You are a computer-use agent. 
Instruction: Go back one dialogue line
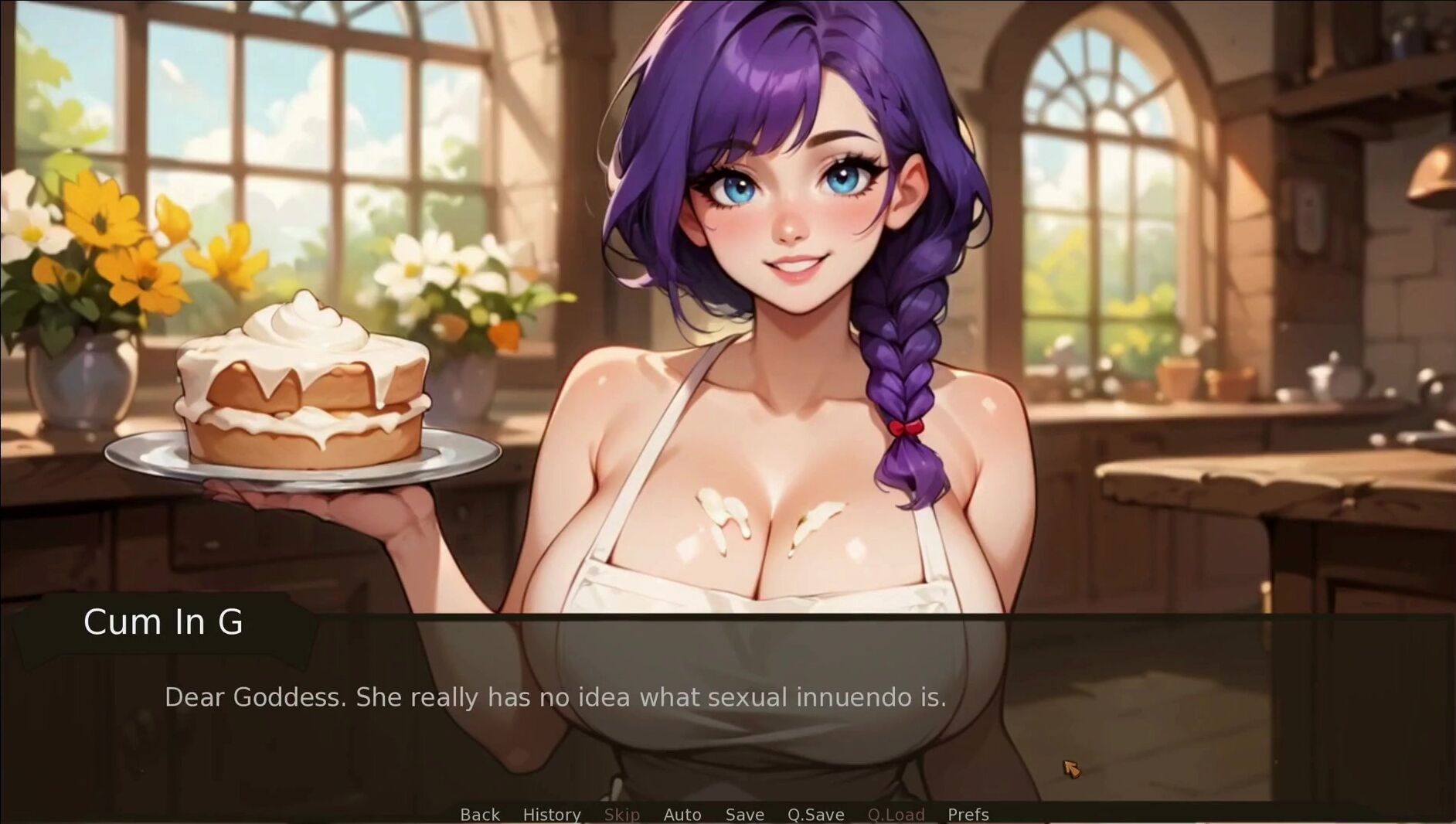coord(480,815)
